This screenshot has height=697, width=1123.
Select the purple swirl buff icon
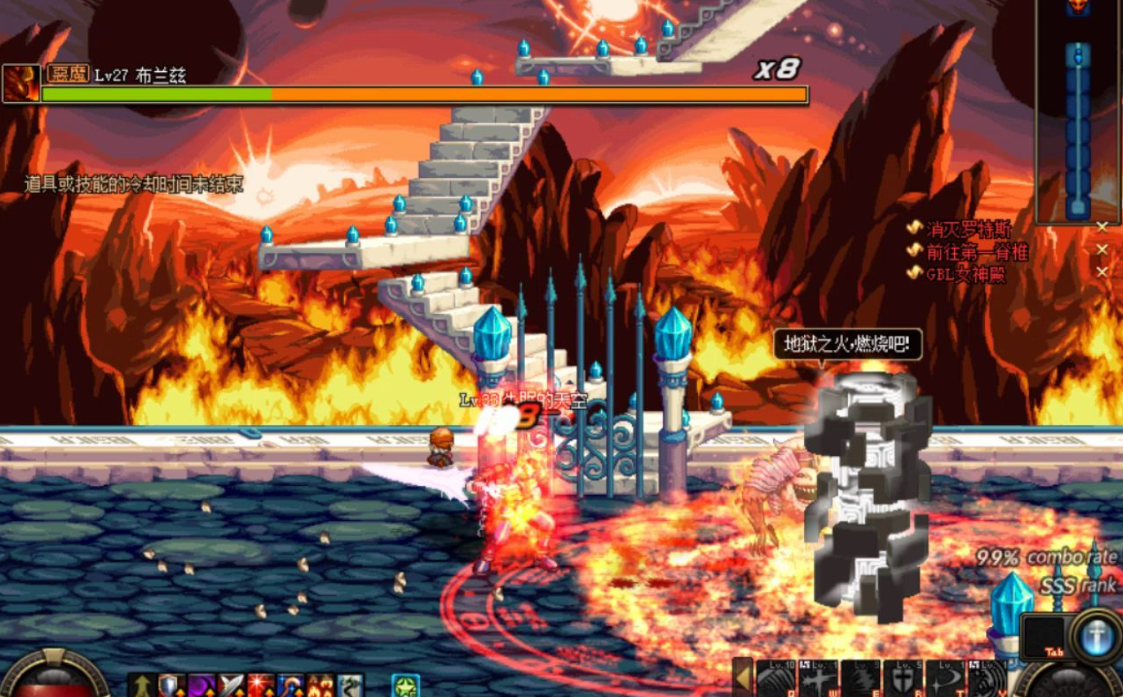tap(202, 686)
